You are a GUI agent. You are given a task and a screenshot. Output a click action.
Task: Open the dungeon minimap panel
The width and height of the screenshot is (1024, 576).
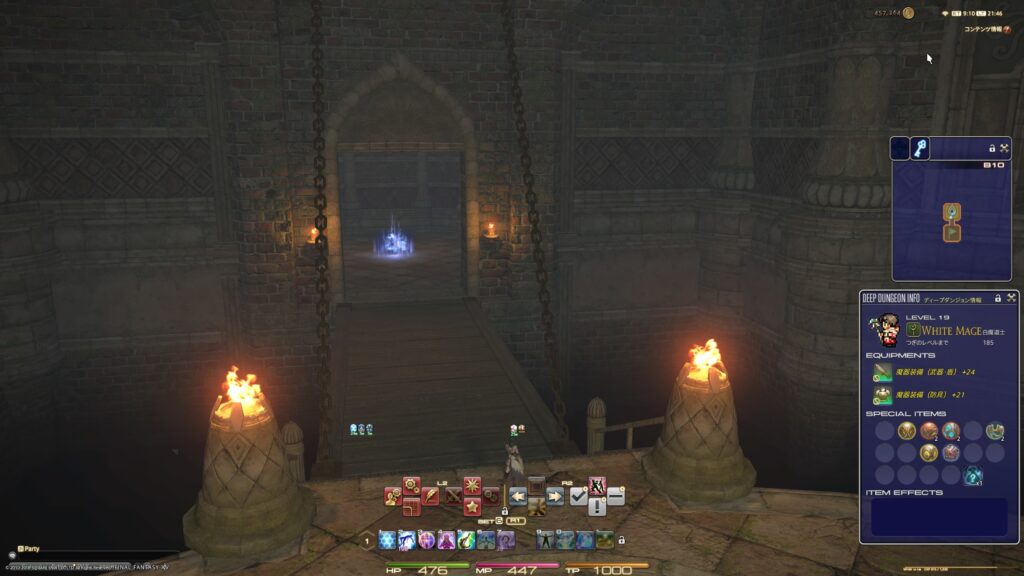point(950,220)
